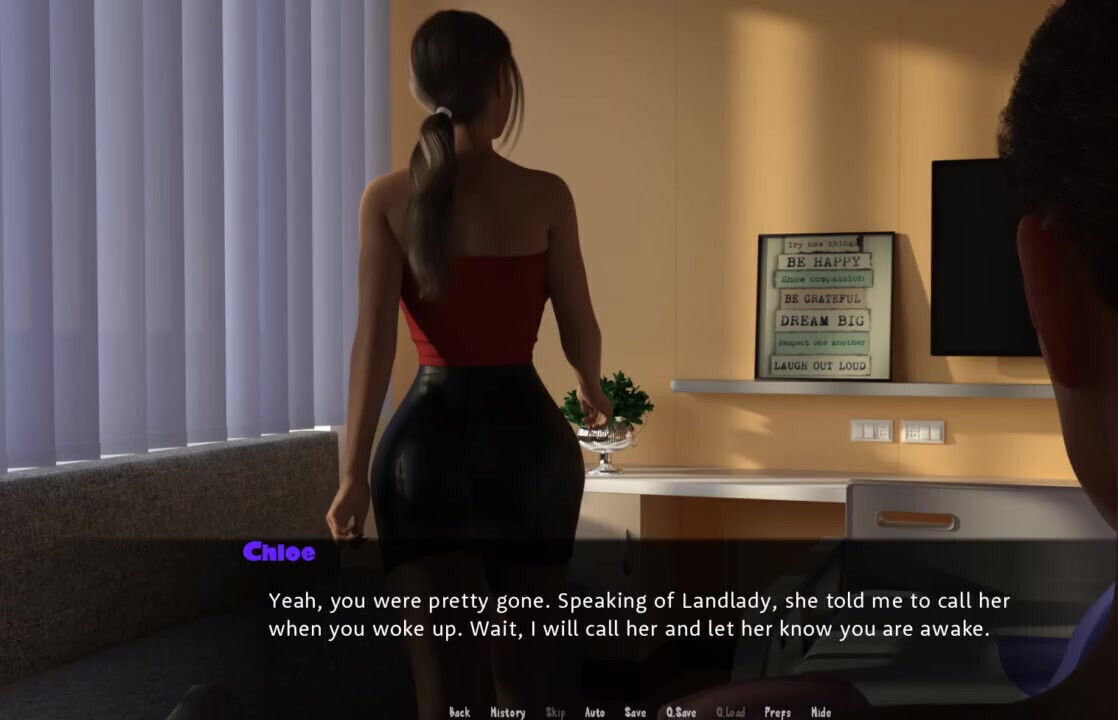Quick load with Q.Load
1118x720 pixels.
[x=730, y=712]
